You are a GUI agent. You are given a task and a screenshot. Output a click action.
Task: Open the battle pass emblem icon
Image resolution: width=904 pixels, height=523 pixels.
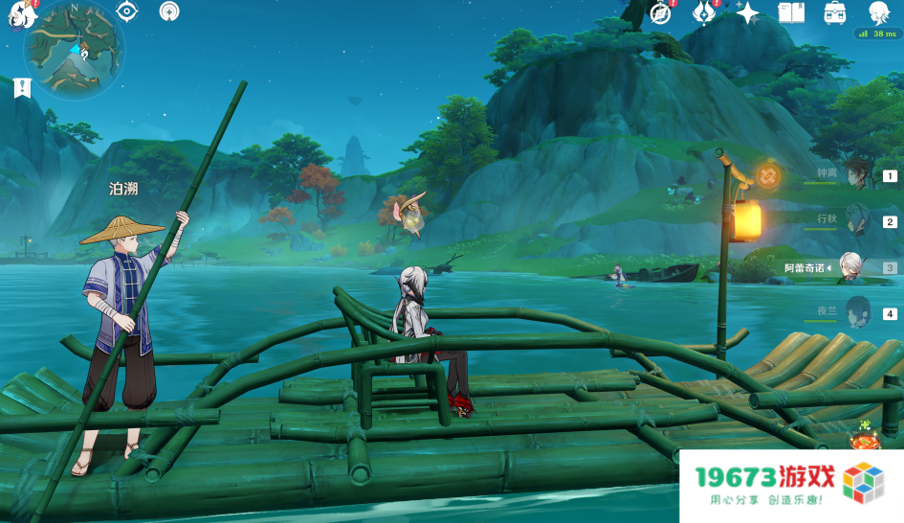point(704,12)
